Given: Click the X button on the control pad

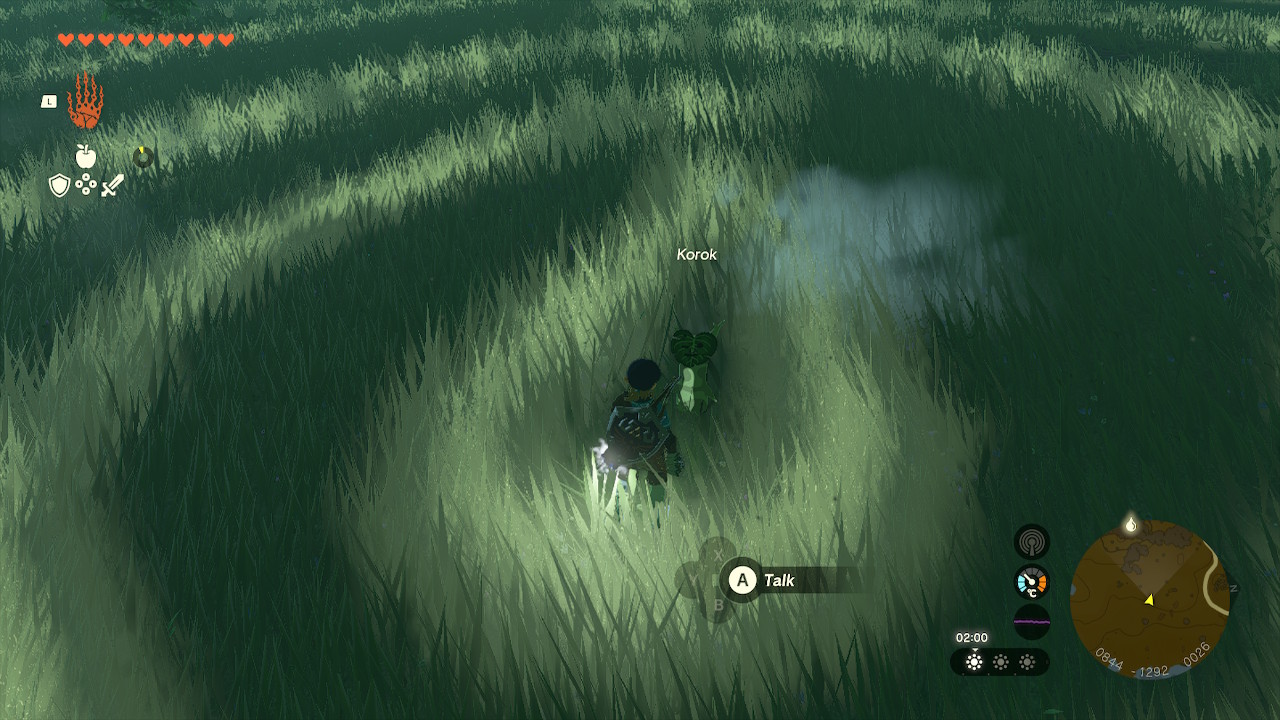Looking at the screenshot, I should 718,553.
